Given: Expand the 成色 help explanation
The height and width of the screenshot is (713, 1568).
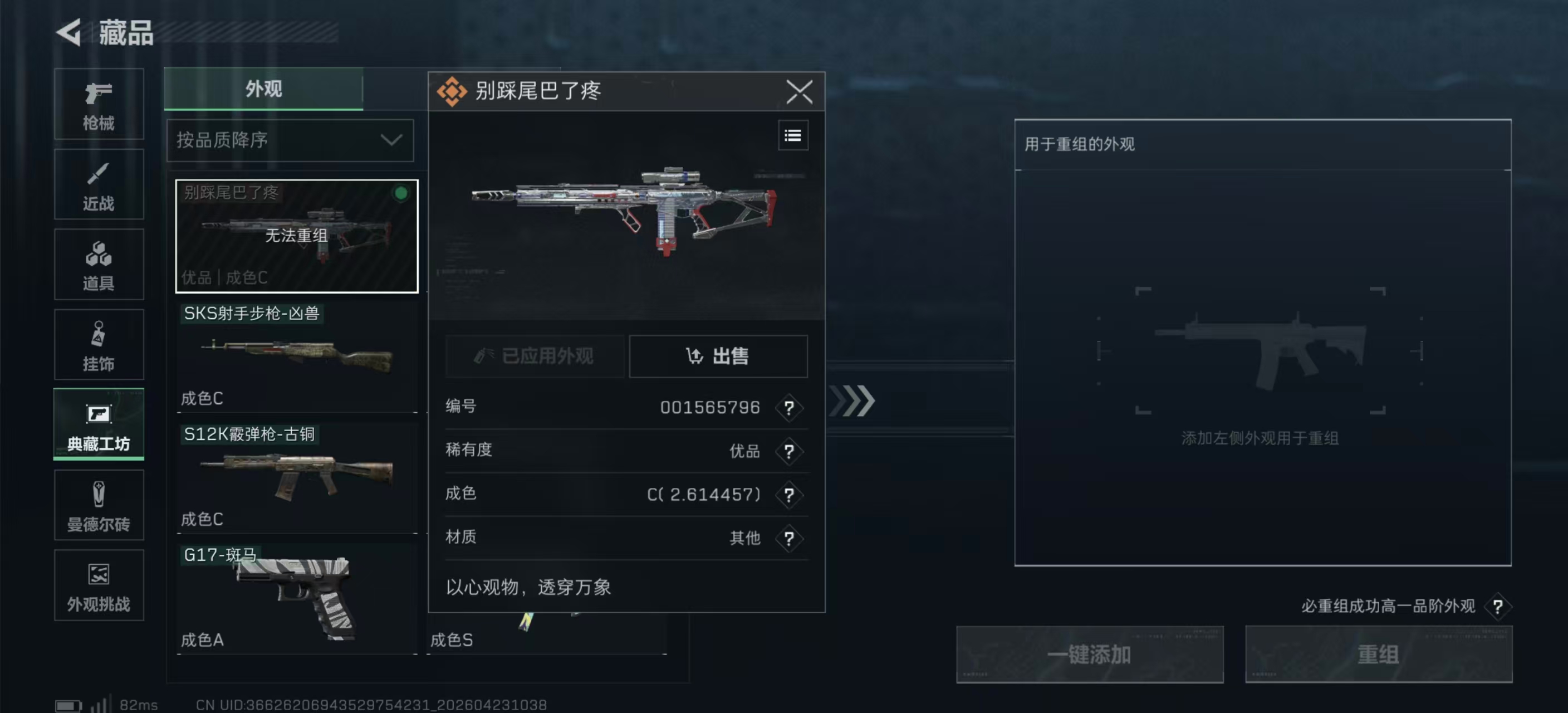Looking at the screenshot, I should tap(790, 496).
